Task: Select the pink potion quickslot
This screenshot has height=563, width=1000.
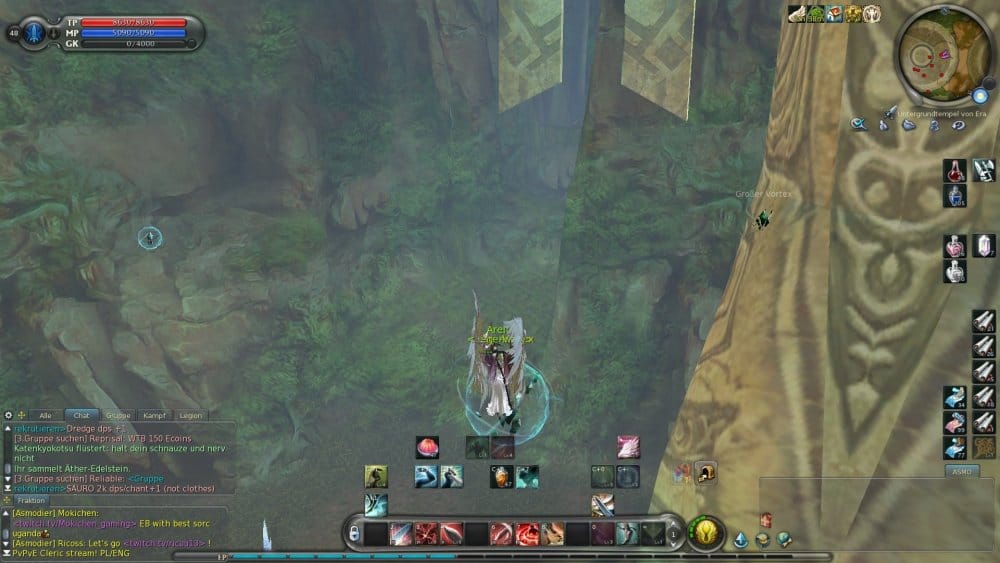Action: coord(954,246)
